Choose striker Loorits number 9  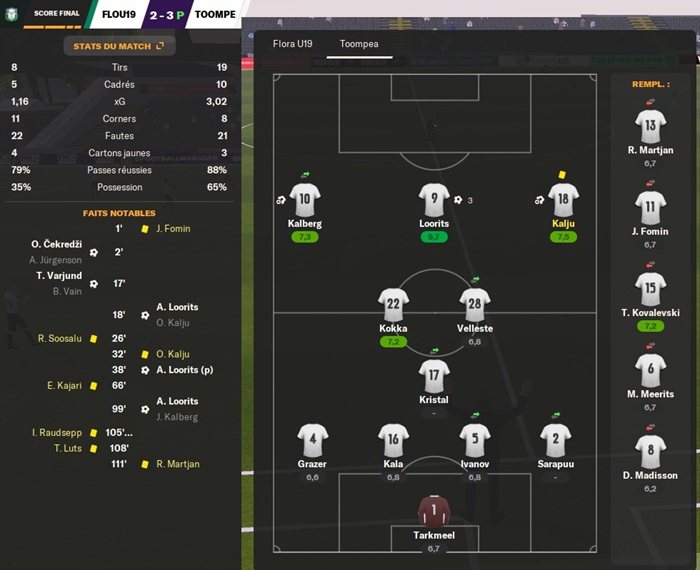point(433,199)
